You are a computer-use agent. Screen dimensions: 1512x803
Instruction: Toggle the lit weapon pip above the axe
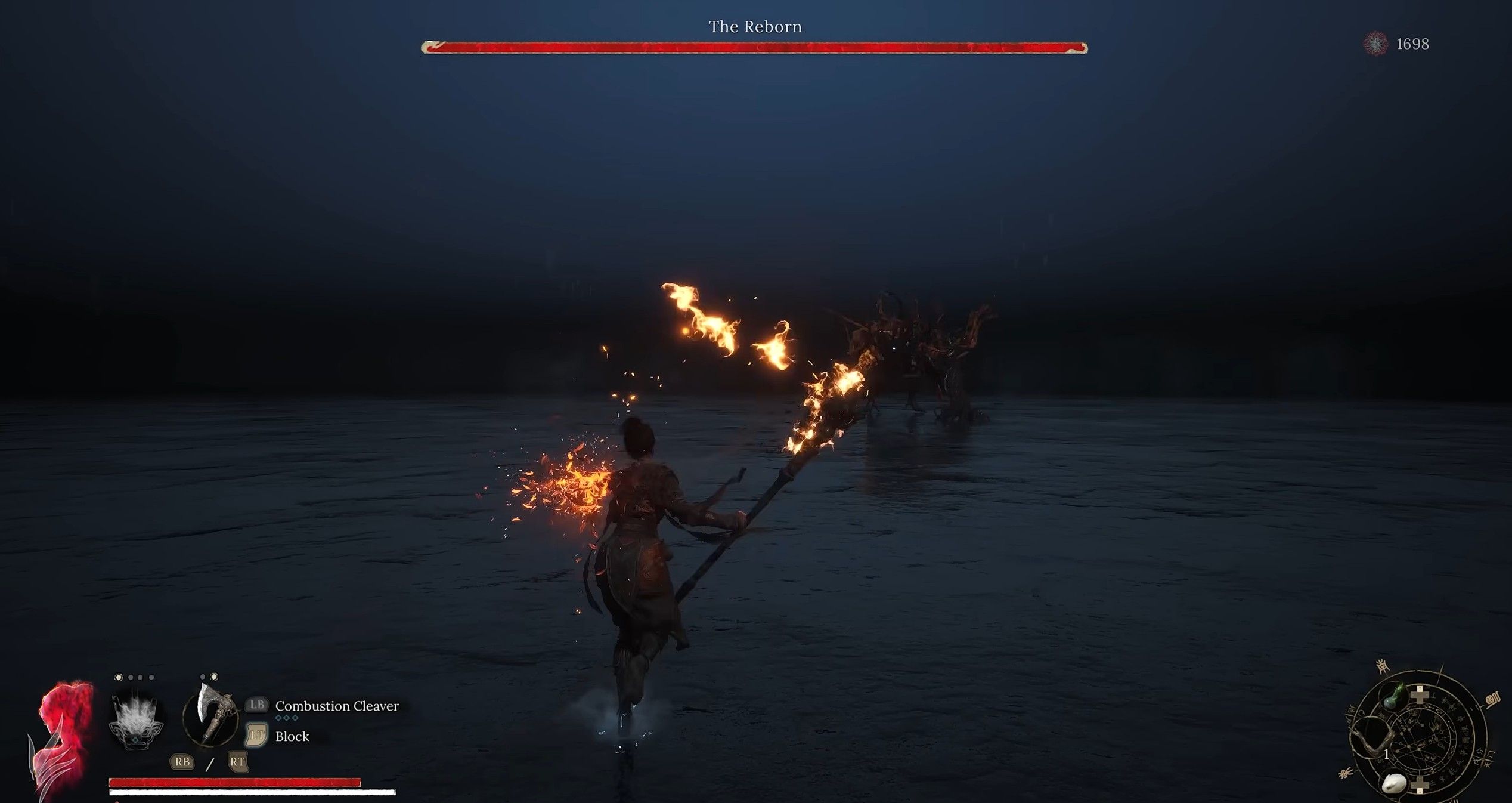[213, 677]
